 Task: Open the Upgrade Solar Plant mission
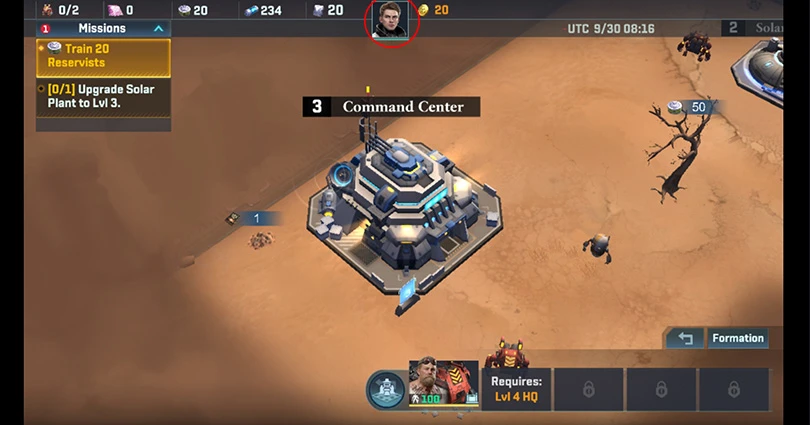(x=103, y=96)
